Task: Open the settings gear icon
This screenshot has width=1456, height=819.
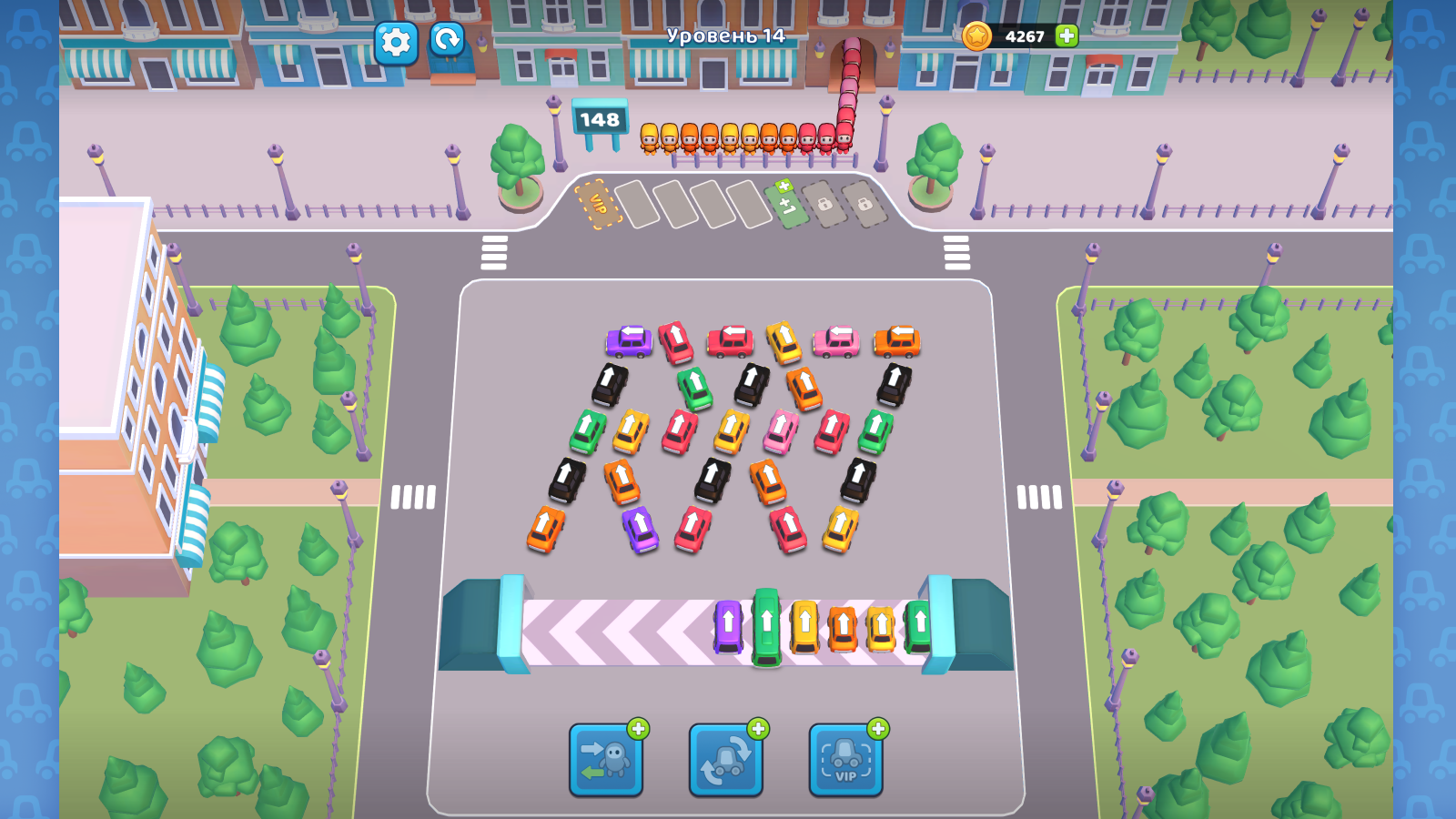Action: (x=398, y=43)
